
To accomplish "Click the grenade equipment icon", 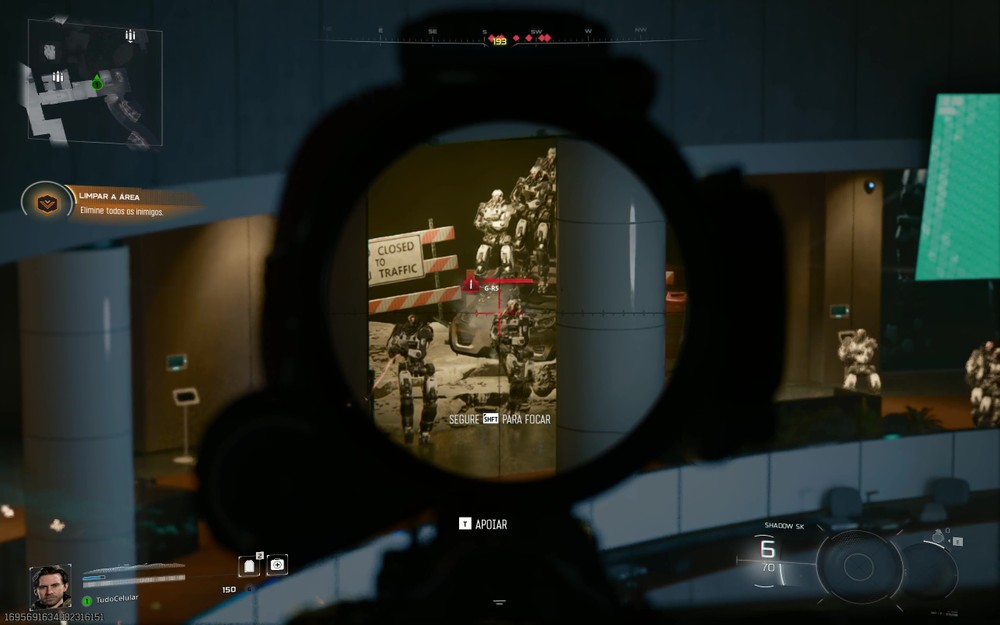I will point(938,538).
